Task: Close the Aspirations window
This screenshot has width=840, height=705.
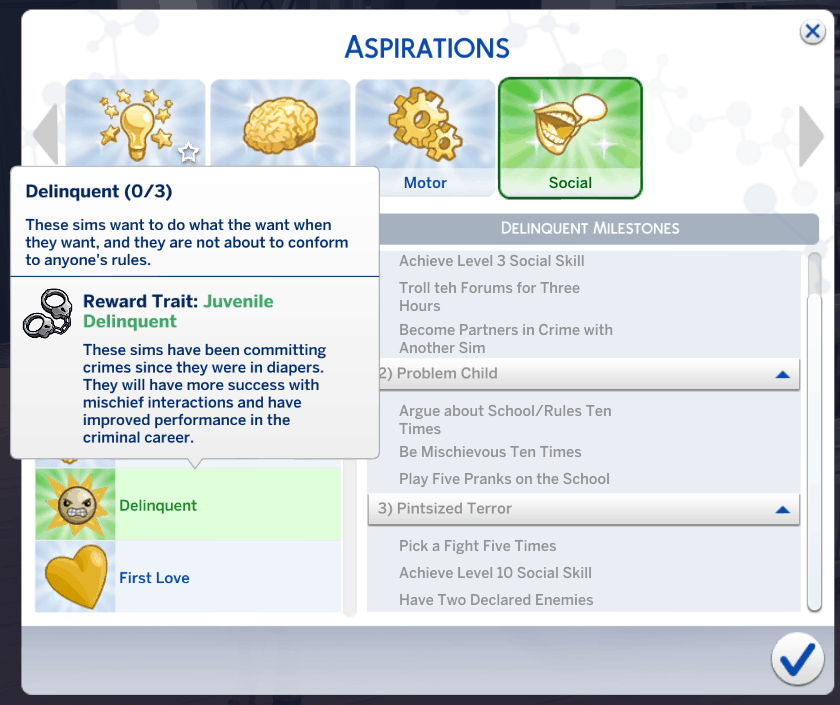Action: pos(812,32)
